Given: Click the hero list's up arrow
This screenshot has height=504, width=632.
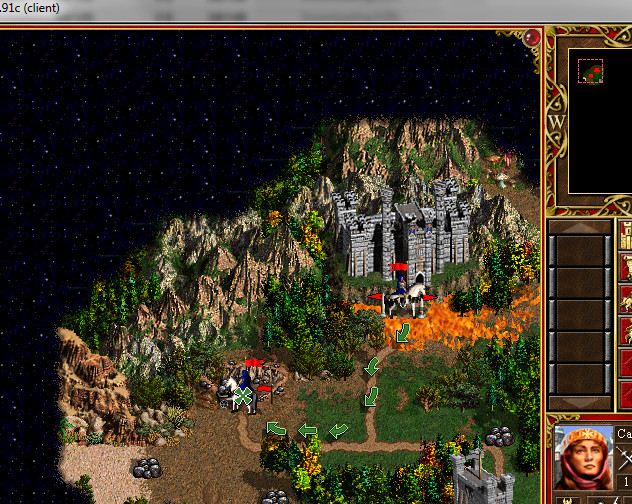Looking at the screenshot, I should coord(579,228).
